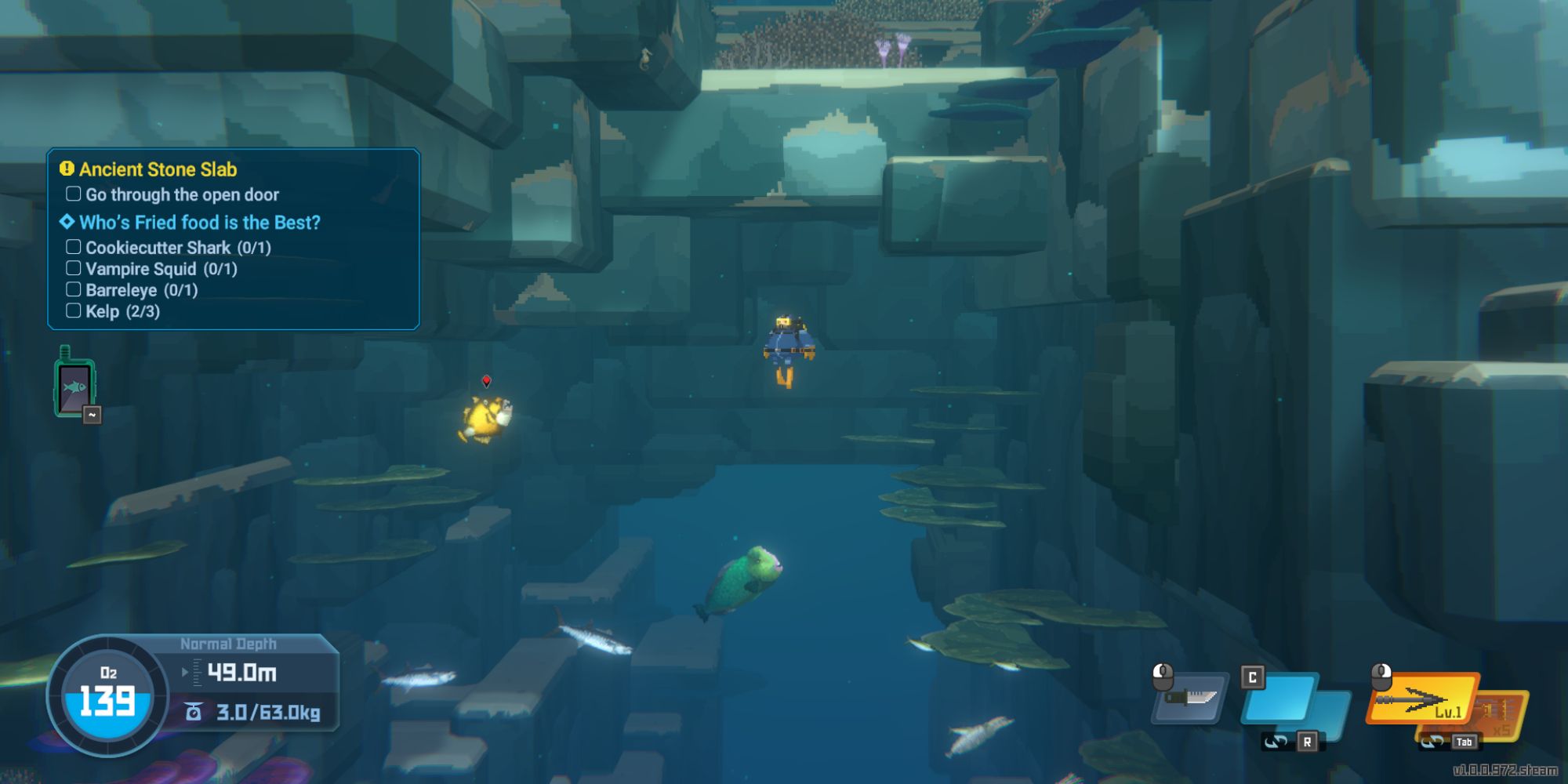Select the diving knife in the hotbar
Image resolution: width=1568 pixels, height=784 pixels.
click(1191, 700)
